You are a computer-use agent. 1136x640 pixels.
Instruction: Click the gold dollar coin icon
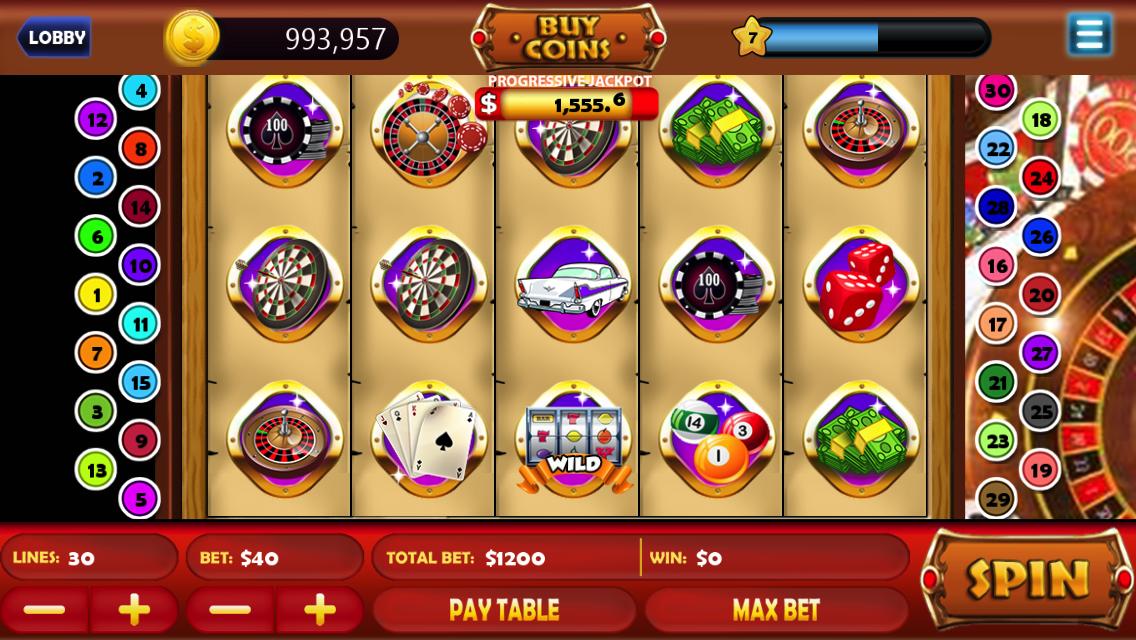(192, 38)
